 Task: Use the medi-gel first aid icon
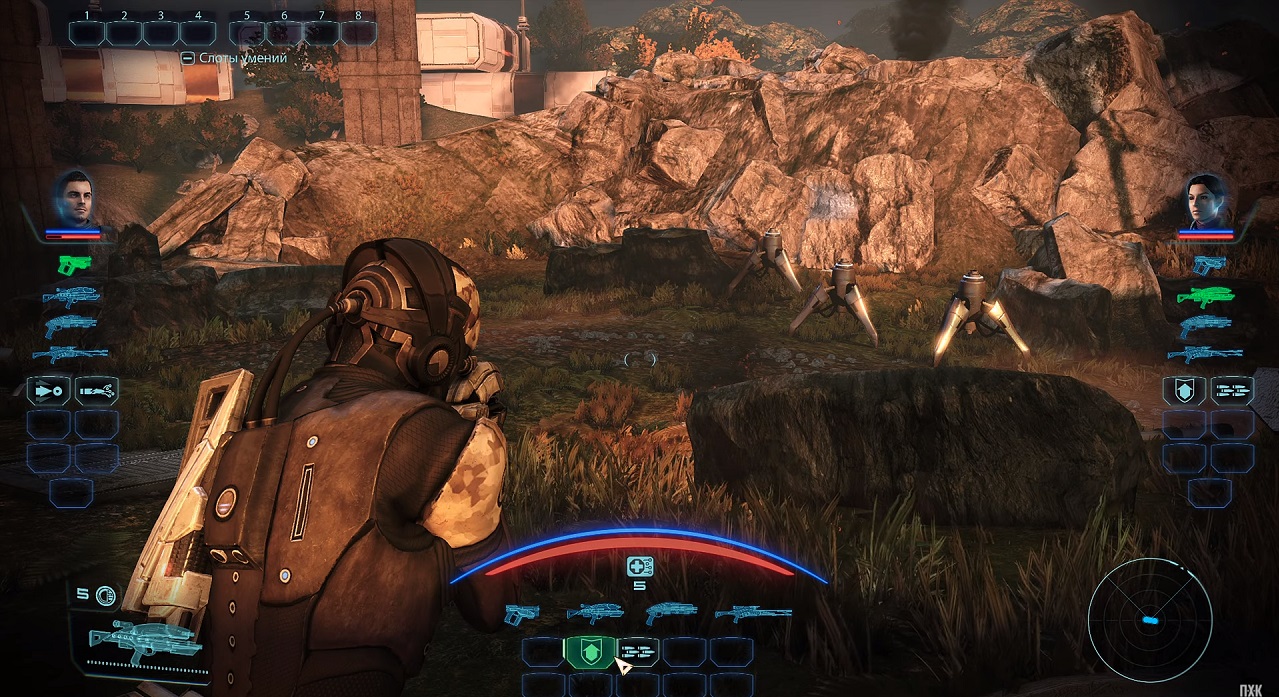click(x=640, y=567)
